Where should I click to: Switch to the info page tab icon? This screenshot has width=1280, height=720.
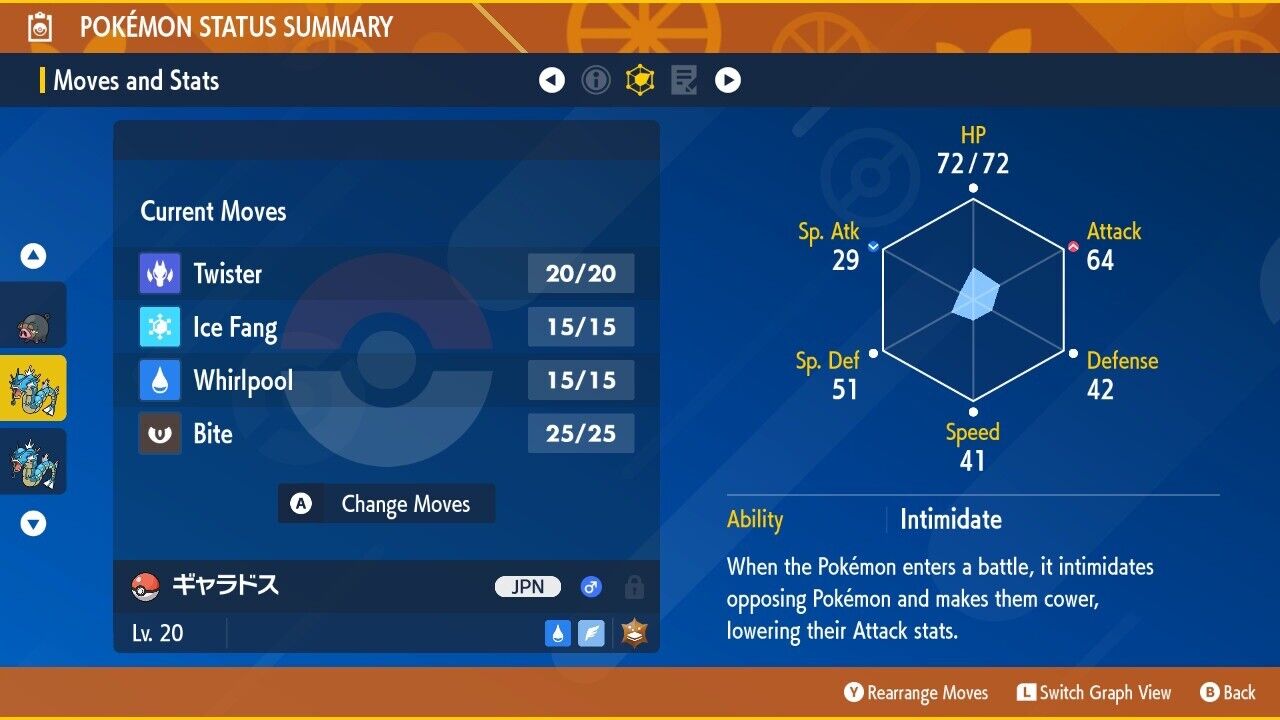pos(596,80)
